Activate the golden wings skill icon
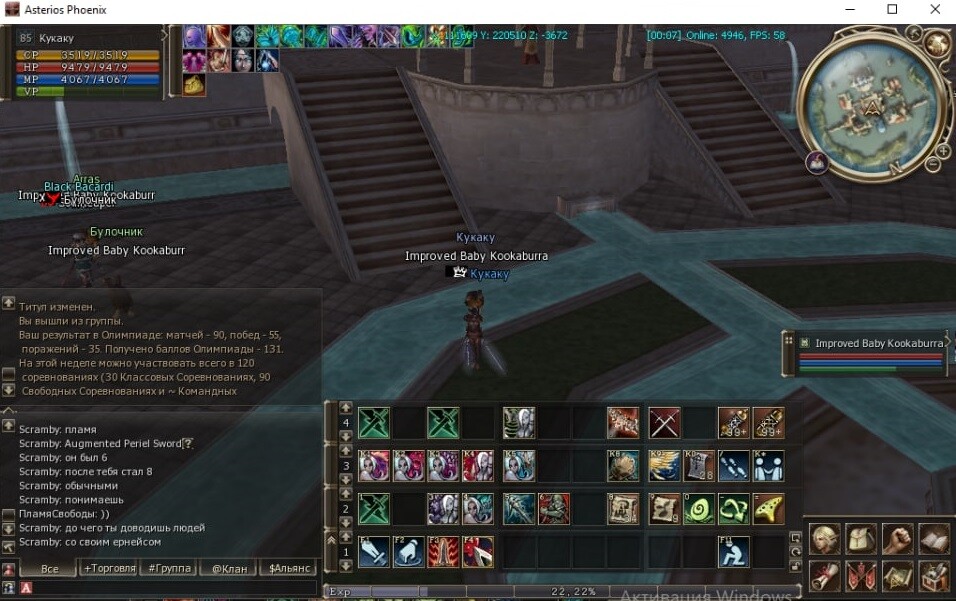The width and height of the screenshot is (956, 601). pyautogui.click(x=663, y=466)
